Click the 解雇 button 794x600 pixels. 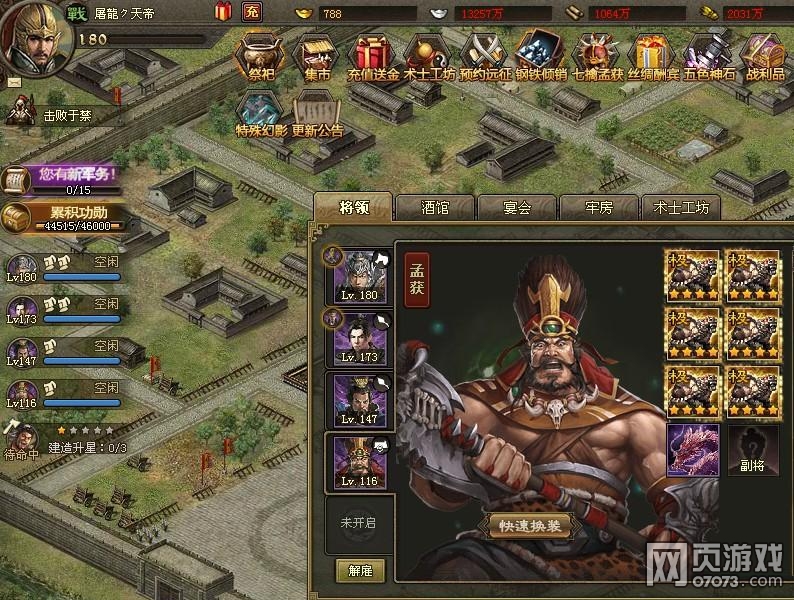coord(360,571)
